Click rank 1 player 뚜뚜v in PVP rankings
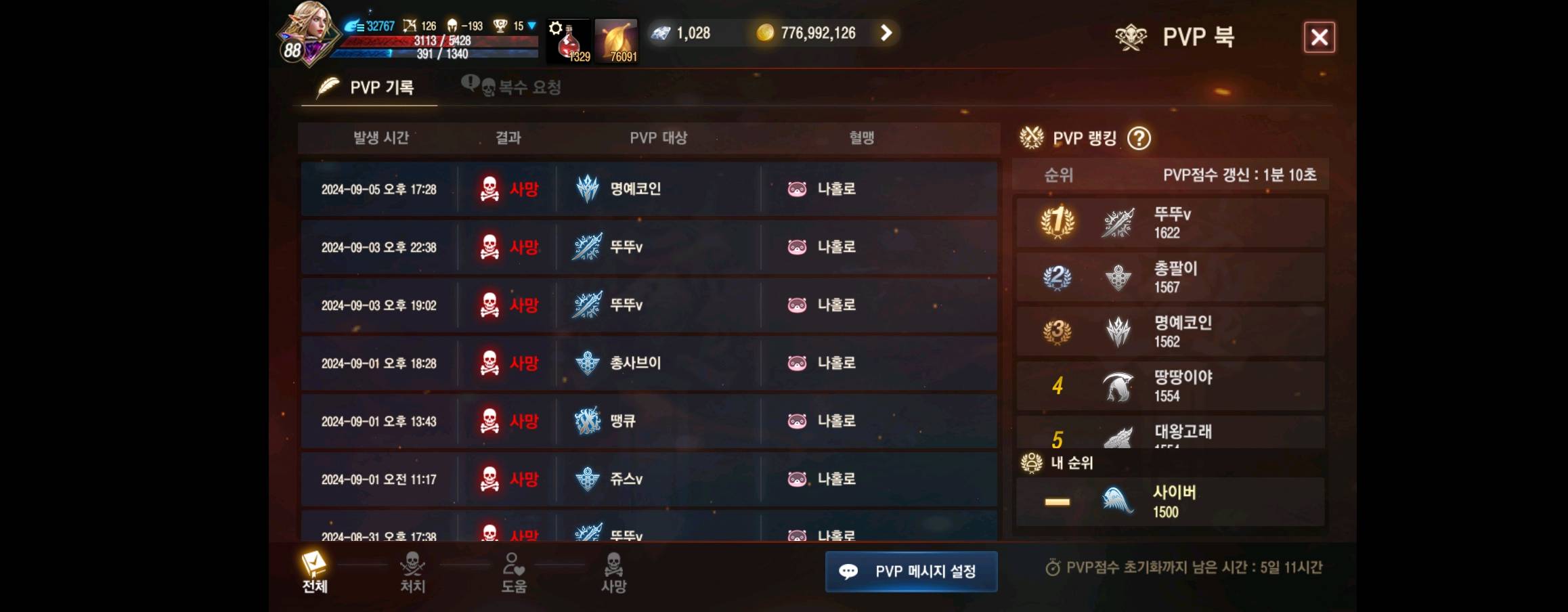The width and height of the screenshot is (1568, 612). [x=1171, y=221]
